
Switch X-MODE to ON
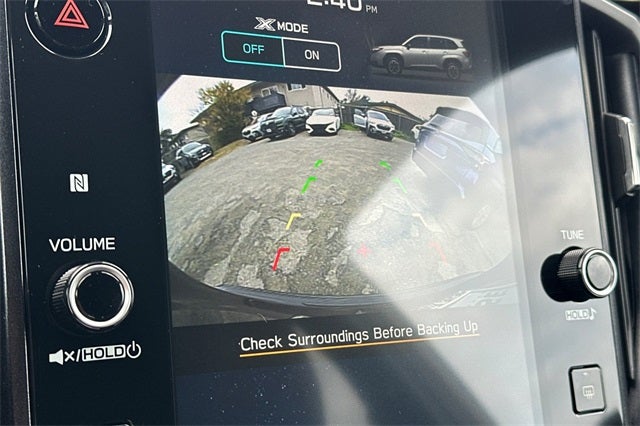312,54
